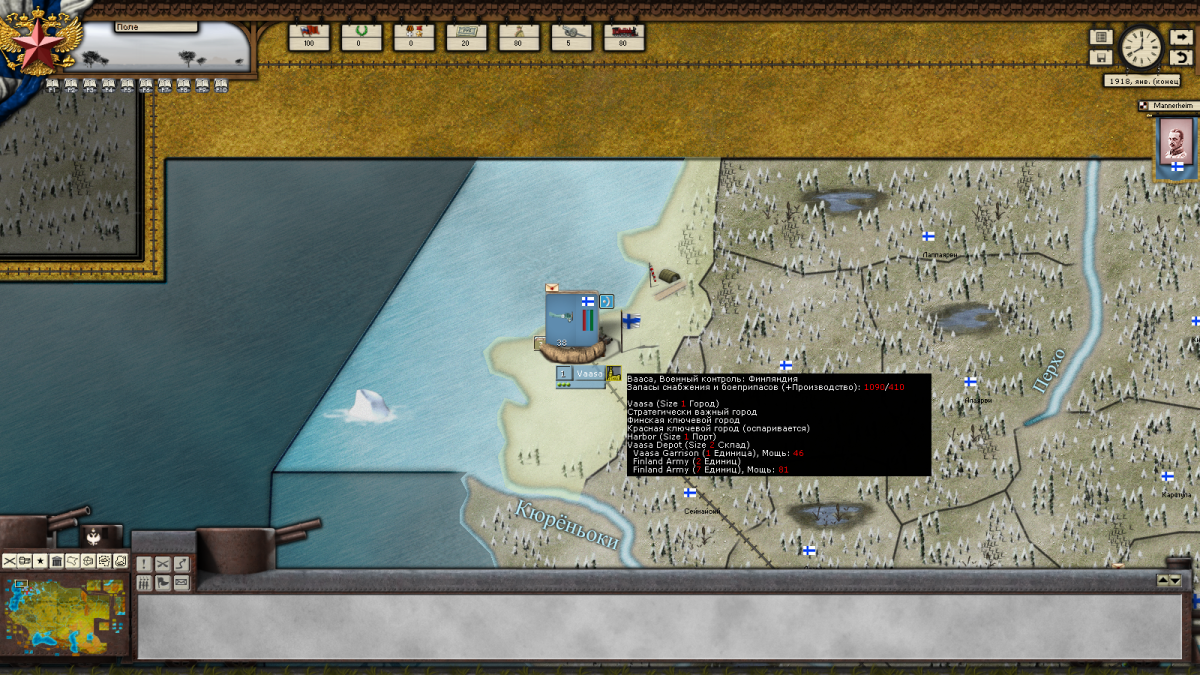Screen dimensions: 1200x675
Task: Select the envelope message filter
Action: tap(181, 583)
